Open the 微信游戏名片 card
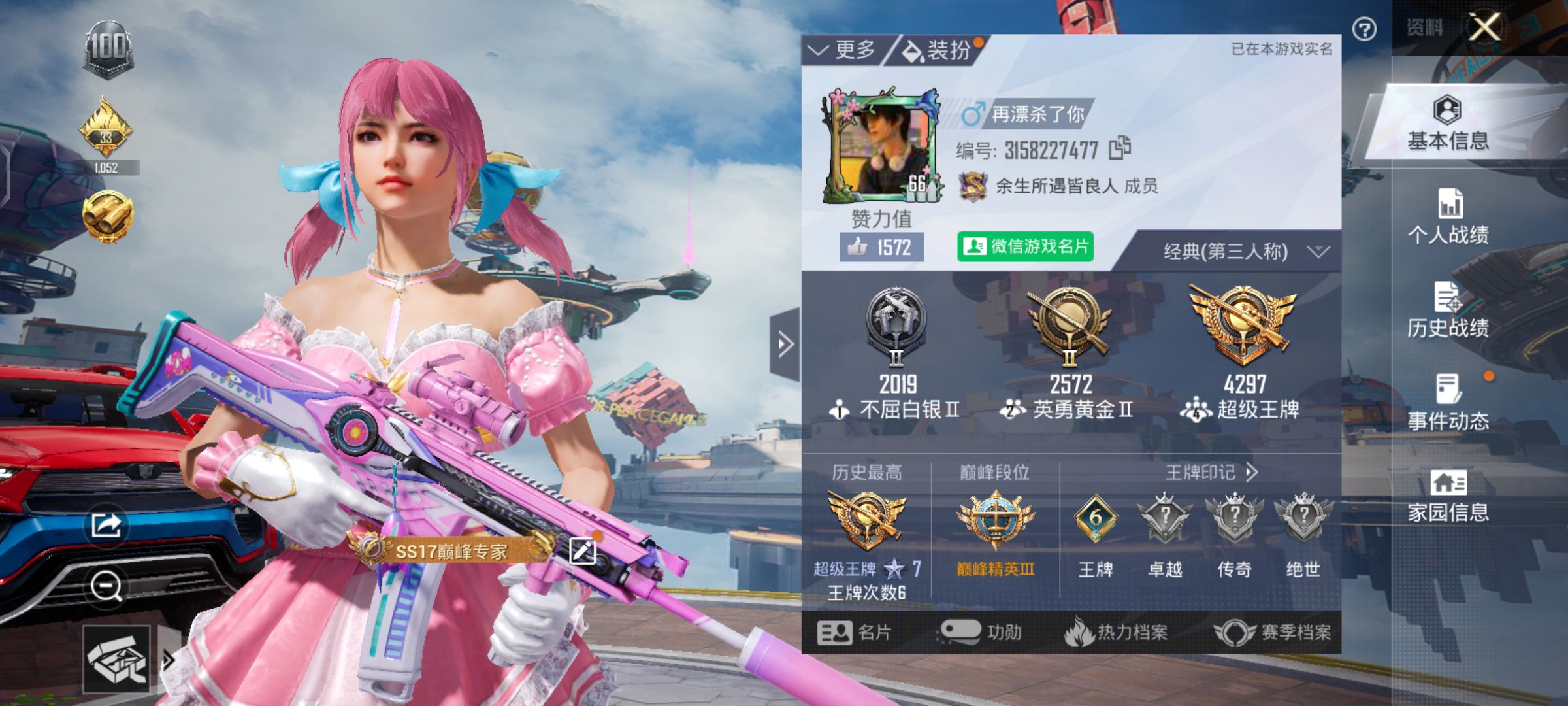 pyautogui.click(x=1024, y=246)
